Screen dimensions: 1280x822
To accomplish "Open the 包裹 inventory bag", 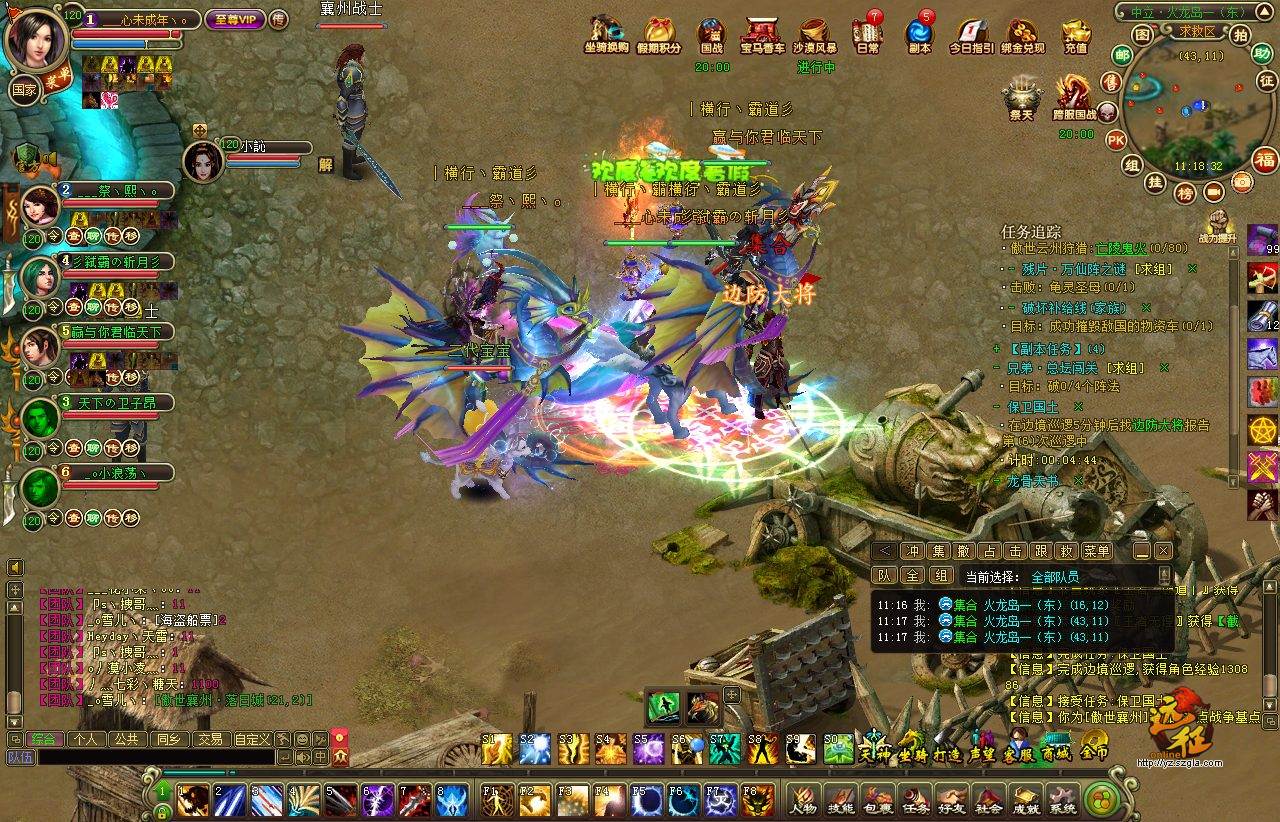I will (877, 799).
